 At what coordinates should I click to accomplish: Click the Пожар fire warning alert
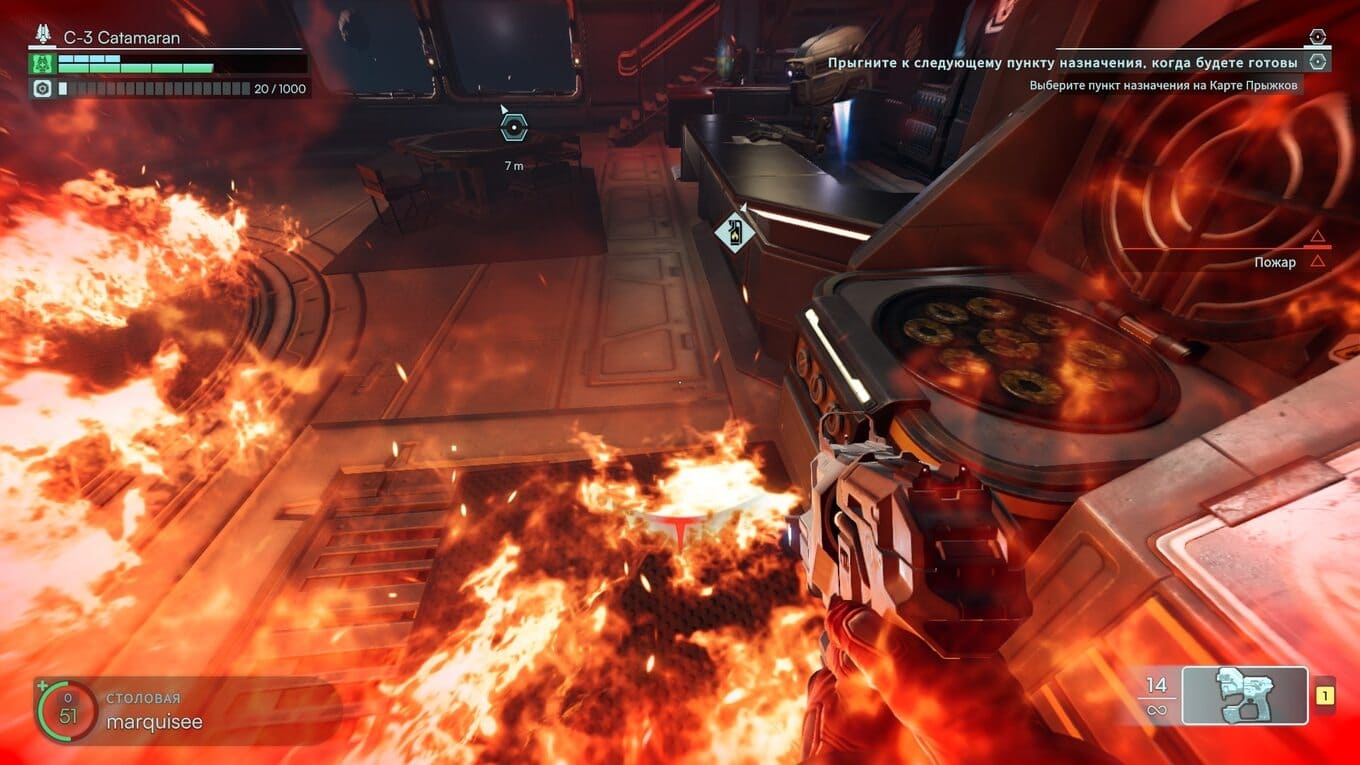click(1275, 262)
